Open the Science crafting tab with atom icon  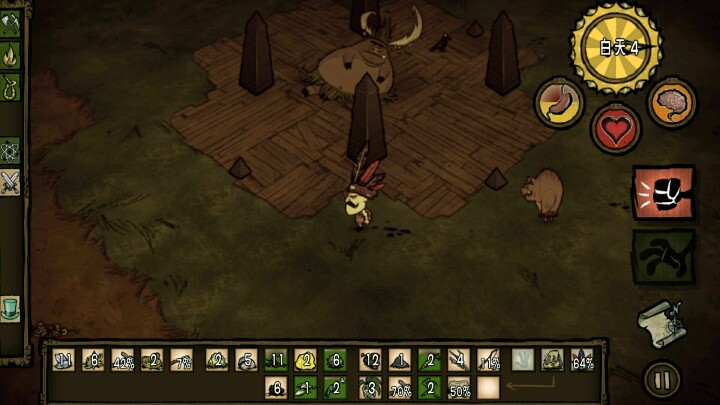point(10,151)
